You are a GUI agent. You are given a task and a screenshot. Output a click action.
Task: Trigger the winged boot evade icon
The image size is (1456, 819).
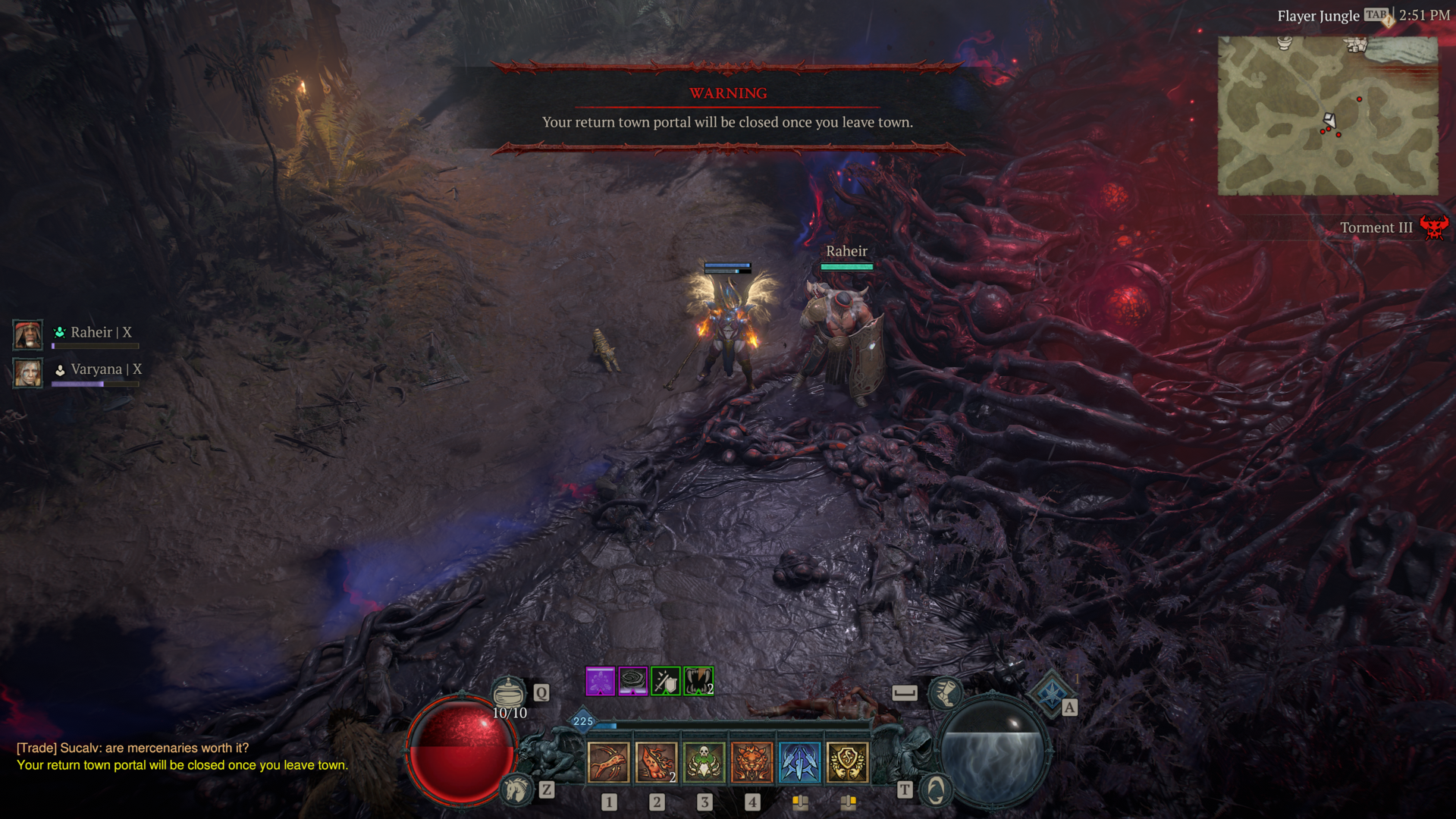coord(945,692)
